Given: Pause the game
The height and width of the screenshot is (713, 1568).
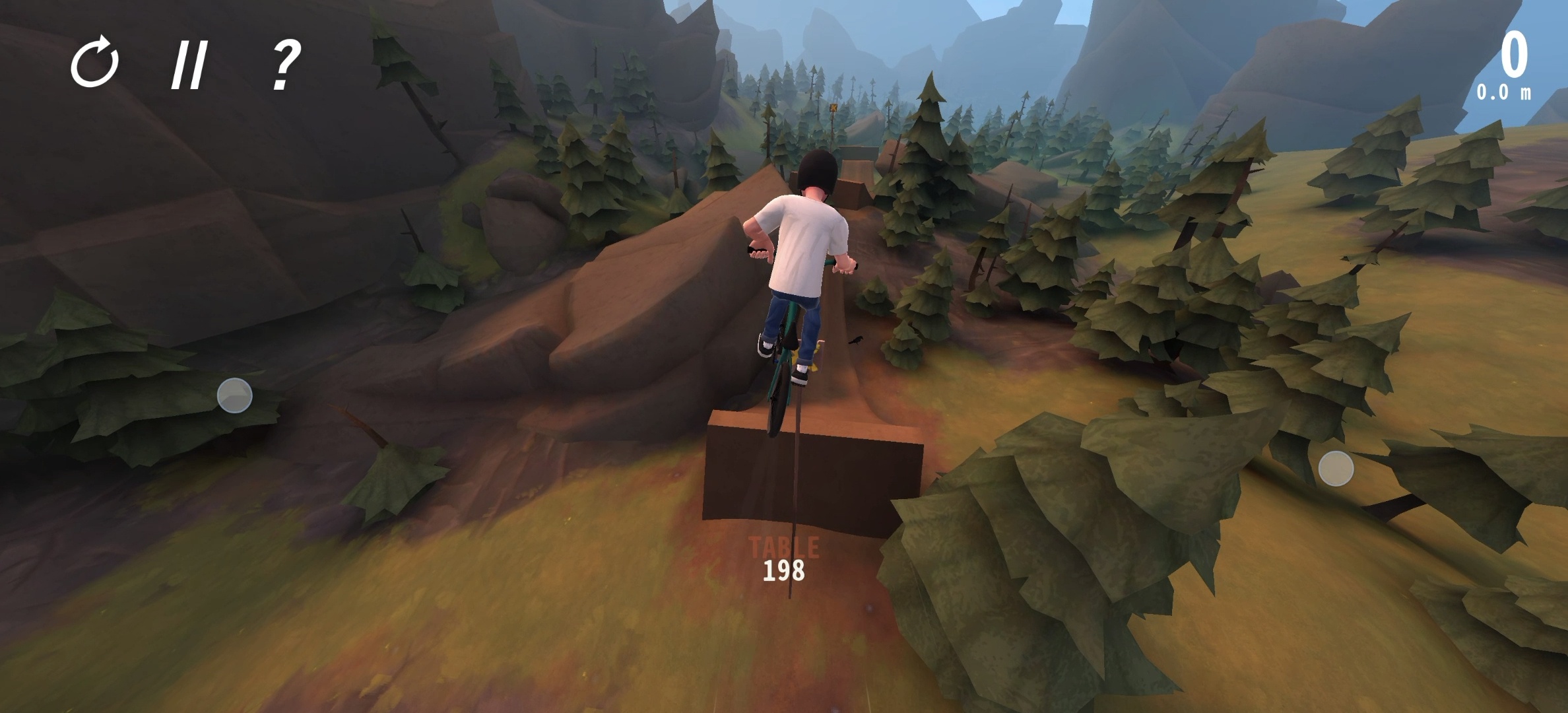Looking at the screenshot, I should click(189, 65).
